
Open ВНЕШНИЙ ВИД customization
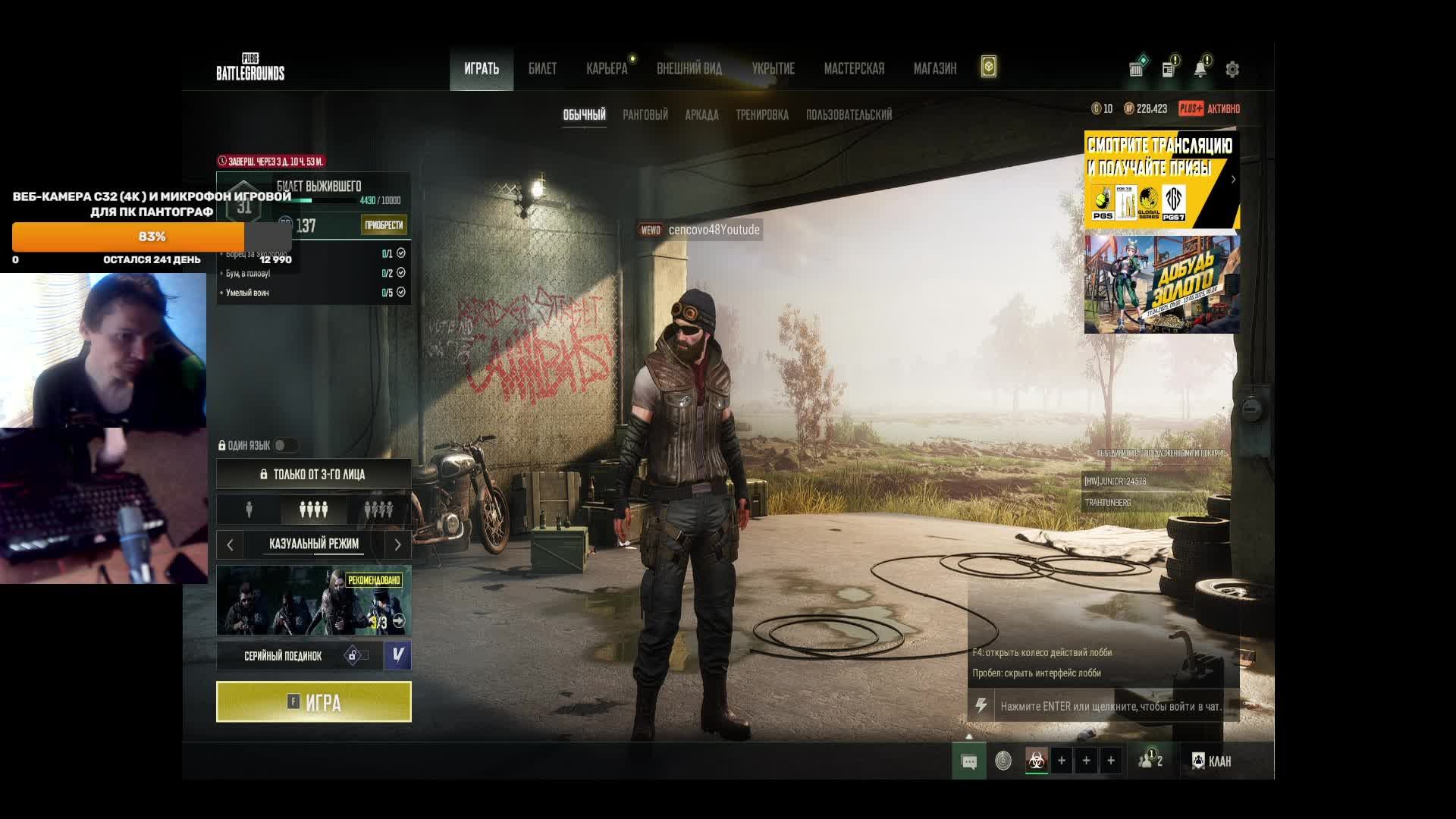(x=689, y=69)
